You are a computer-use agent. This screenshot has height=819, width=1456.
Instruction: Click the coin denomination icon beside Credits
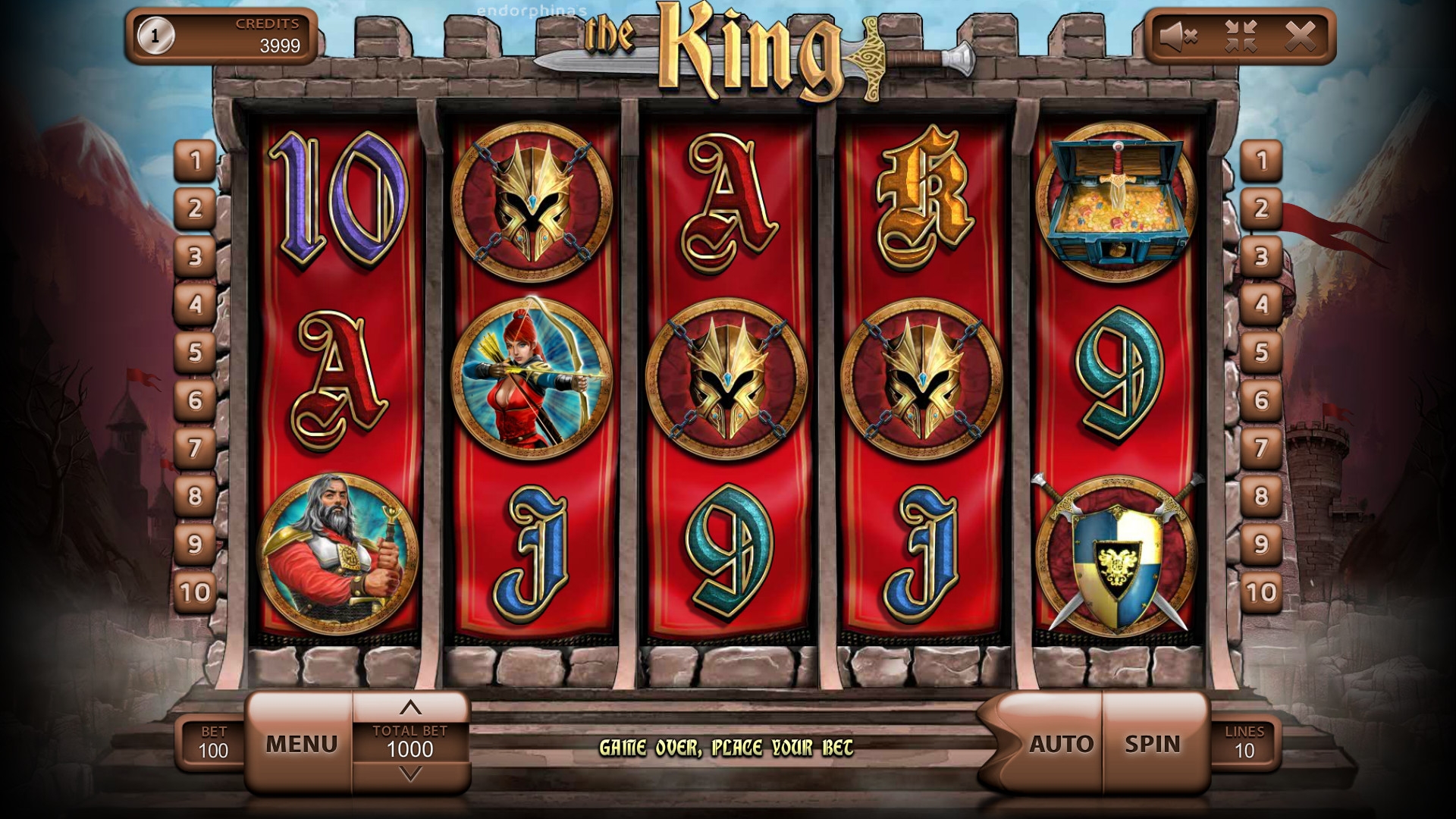(155, 36)
